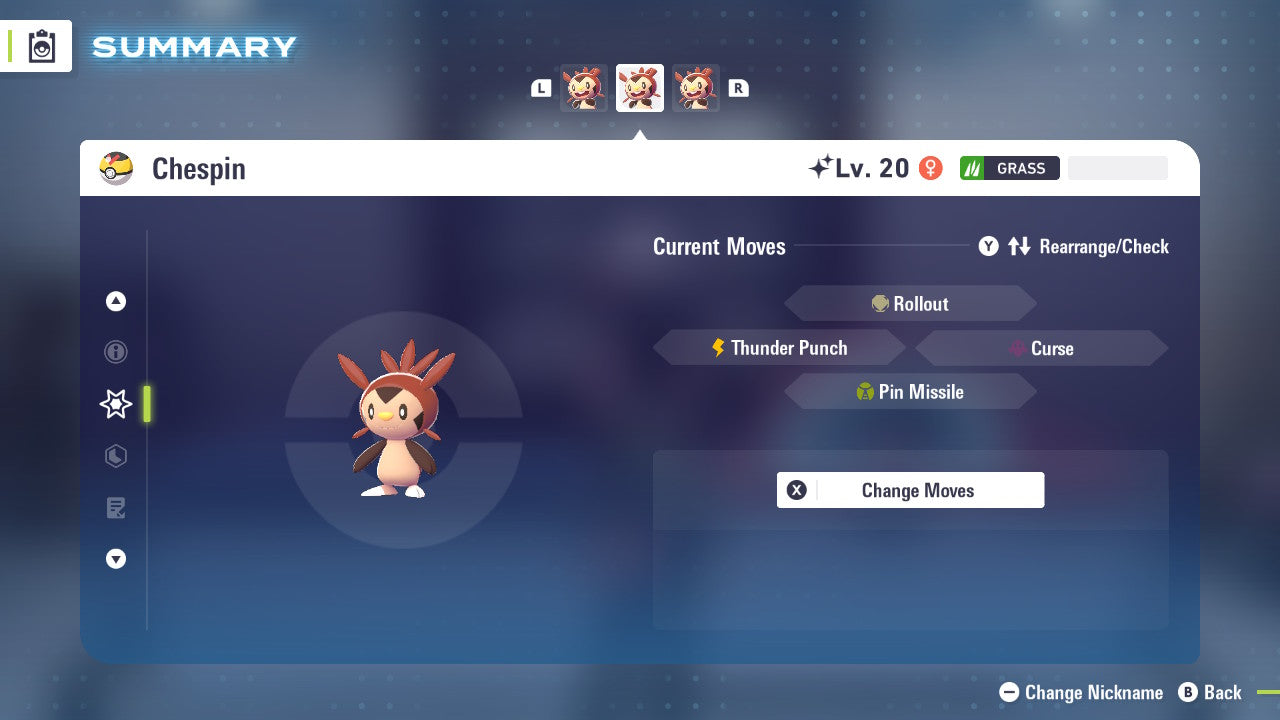The width and height of the screenshot is (1280, 720).
Task: Click the Poke Ball icon beside Chespin's name
Action: coord(116,168)
